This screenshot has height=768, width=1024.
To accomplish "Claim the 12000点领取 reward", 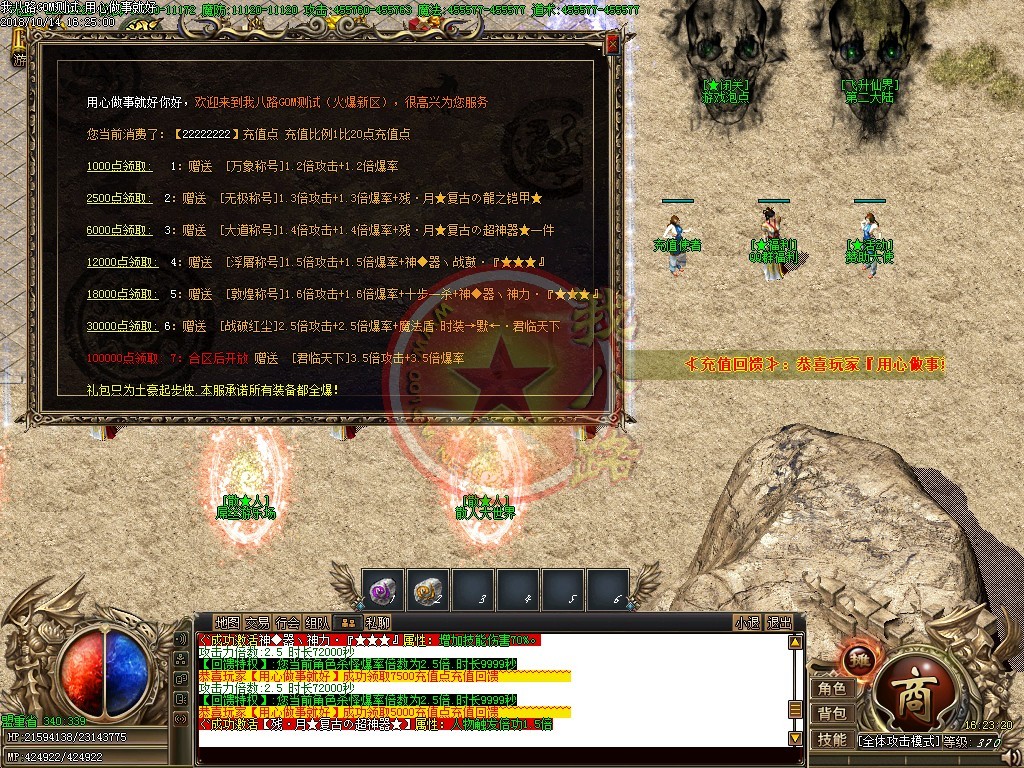I will pos(121,263).
